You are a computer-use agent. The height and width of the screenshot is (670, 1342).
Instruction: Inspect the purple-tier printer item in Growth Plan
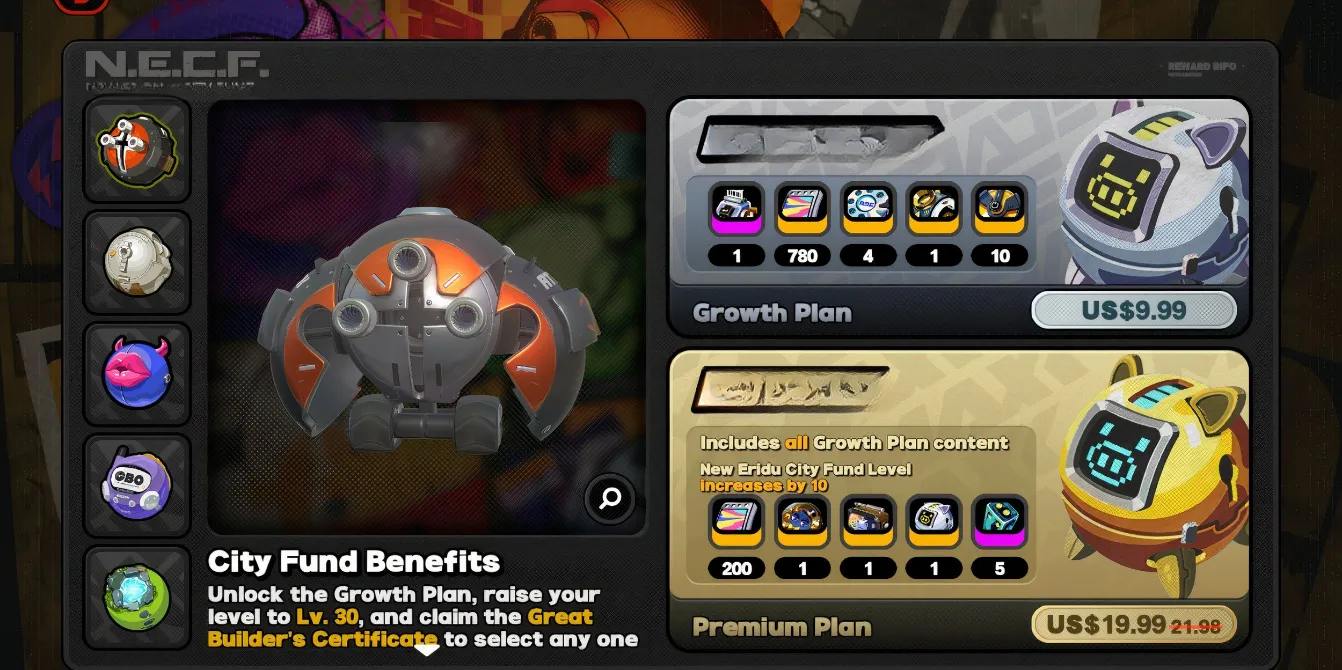[x=737, y=208]
